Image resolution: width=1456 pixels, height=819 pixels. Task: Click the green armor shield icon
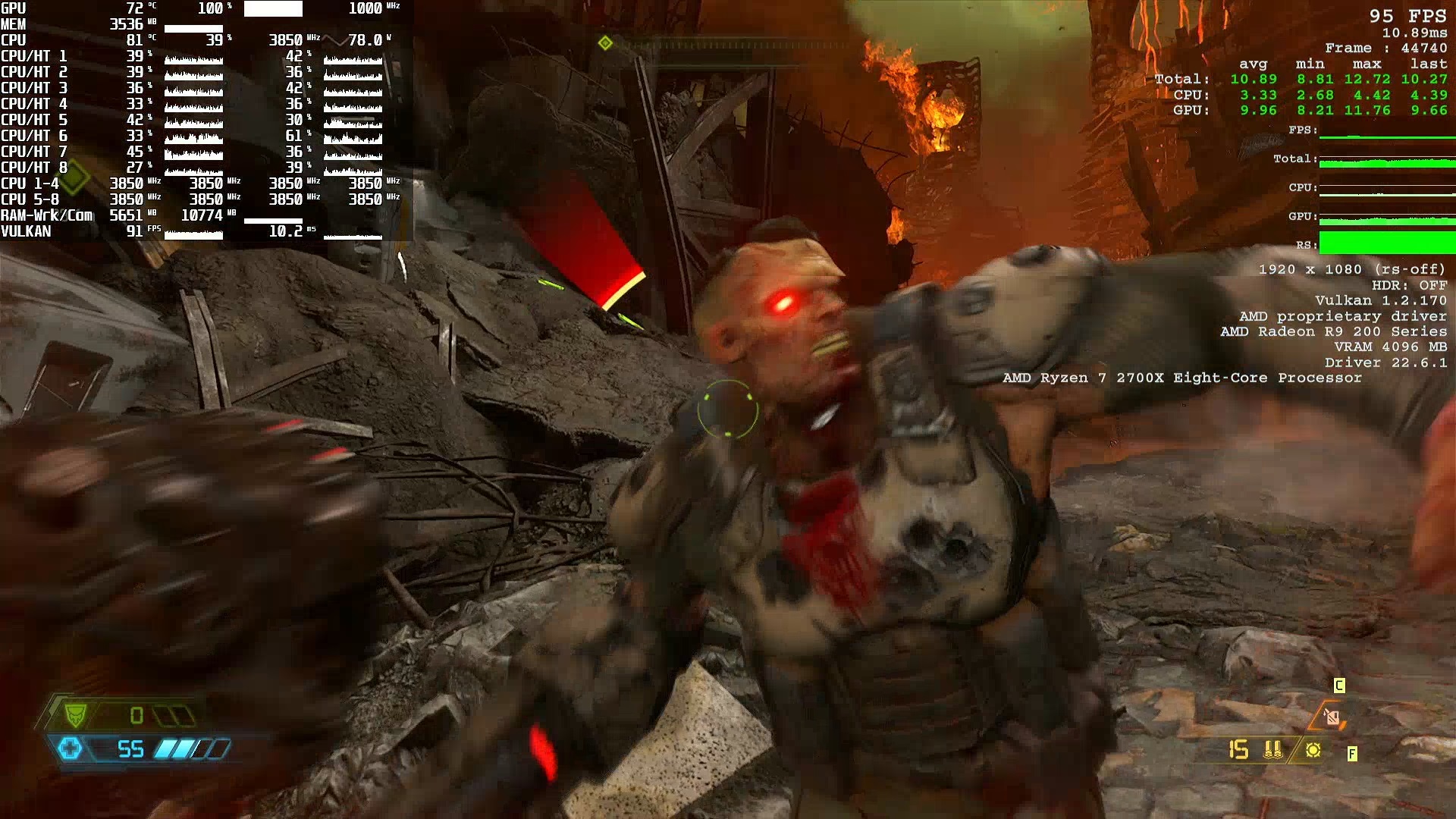(75, 714)
